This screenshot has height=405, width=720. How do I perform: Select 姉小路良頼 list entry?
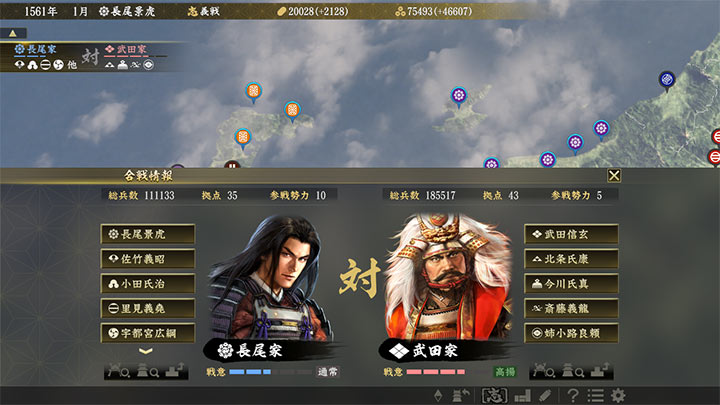coord(571,333)
